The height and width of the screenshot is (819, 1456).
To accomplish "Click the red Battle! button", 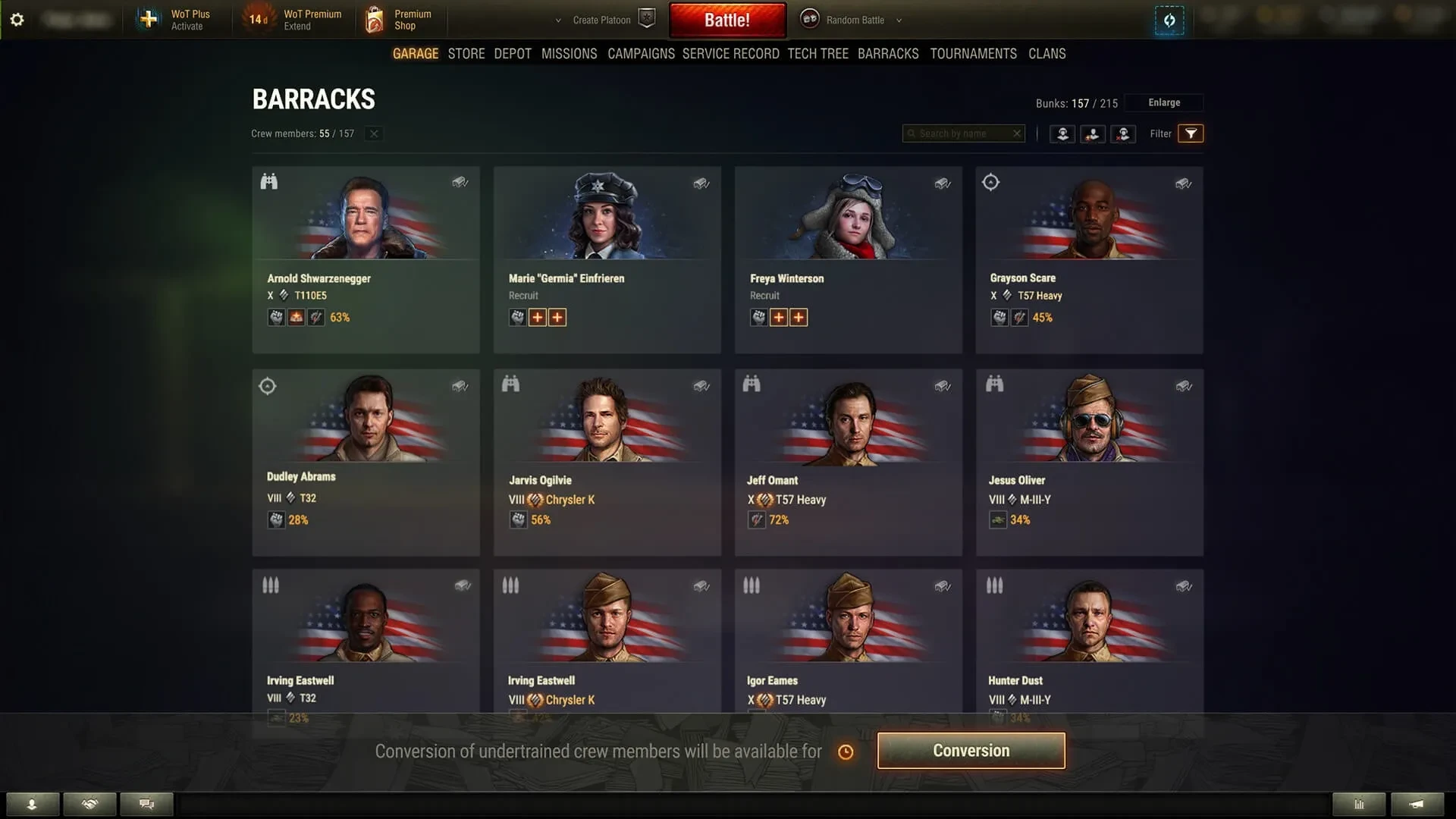I will pyautogui.click(x=726, y=20).
